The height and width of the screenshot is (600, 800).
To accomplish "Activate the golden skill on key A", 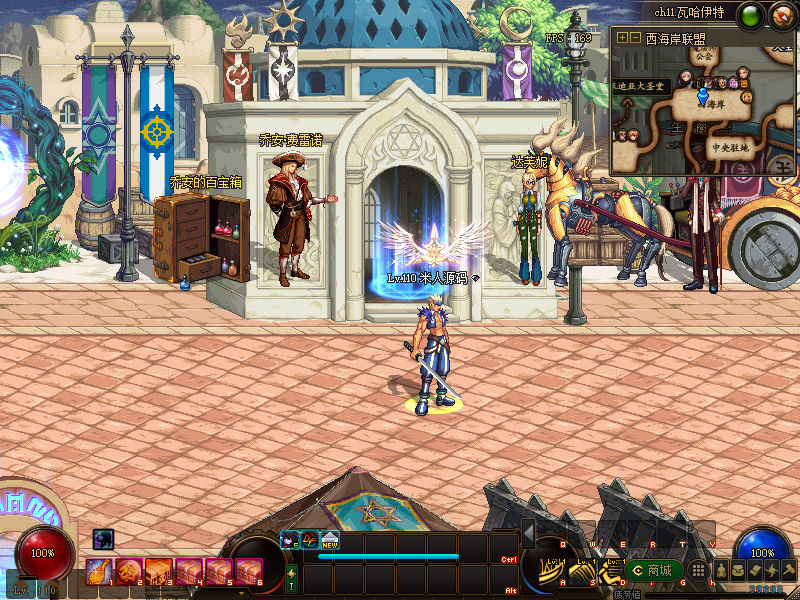I will coord(550,571).
